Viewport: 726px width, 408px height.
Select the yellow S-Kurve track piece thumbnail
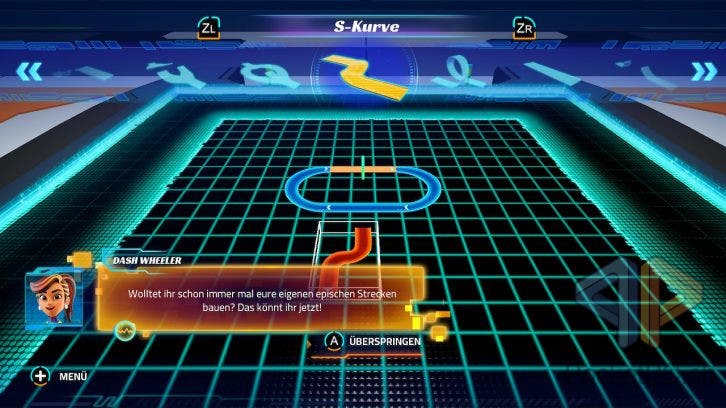coord(365,77)
